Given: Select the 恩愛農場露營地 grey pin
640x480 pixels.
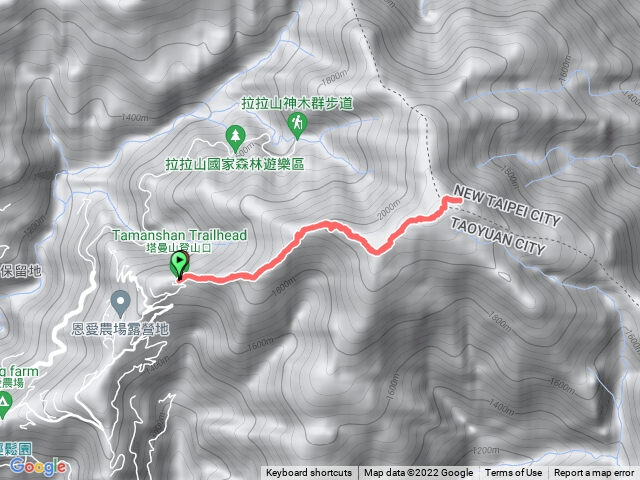Looking at the screenshot, I should [121, 300].
